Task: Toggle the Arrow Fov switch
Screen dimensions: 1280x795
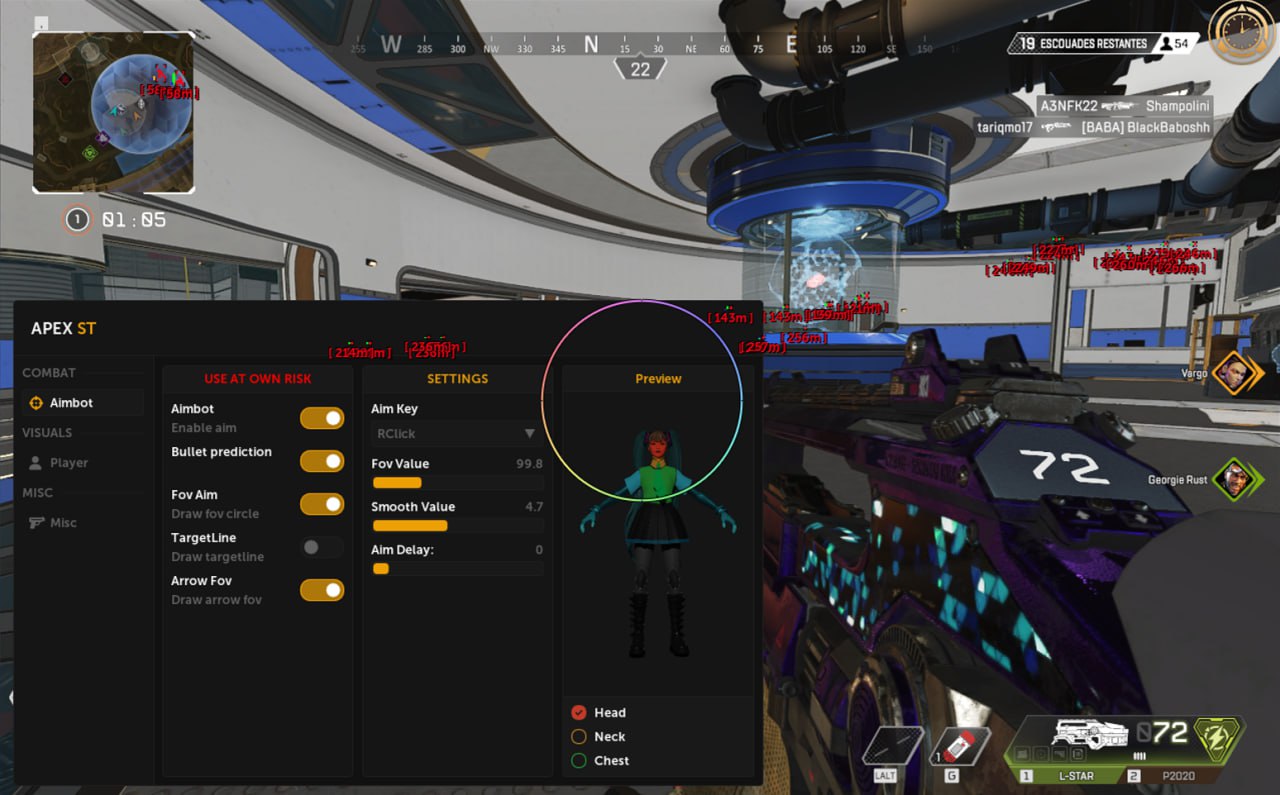Action: coord(322,590)
